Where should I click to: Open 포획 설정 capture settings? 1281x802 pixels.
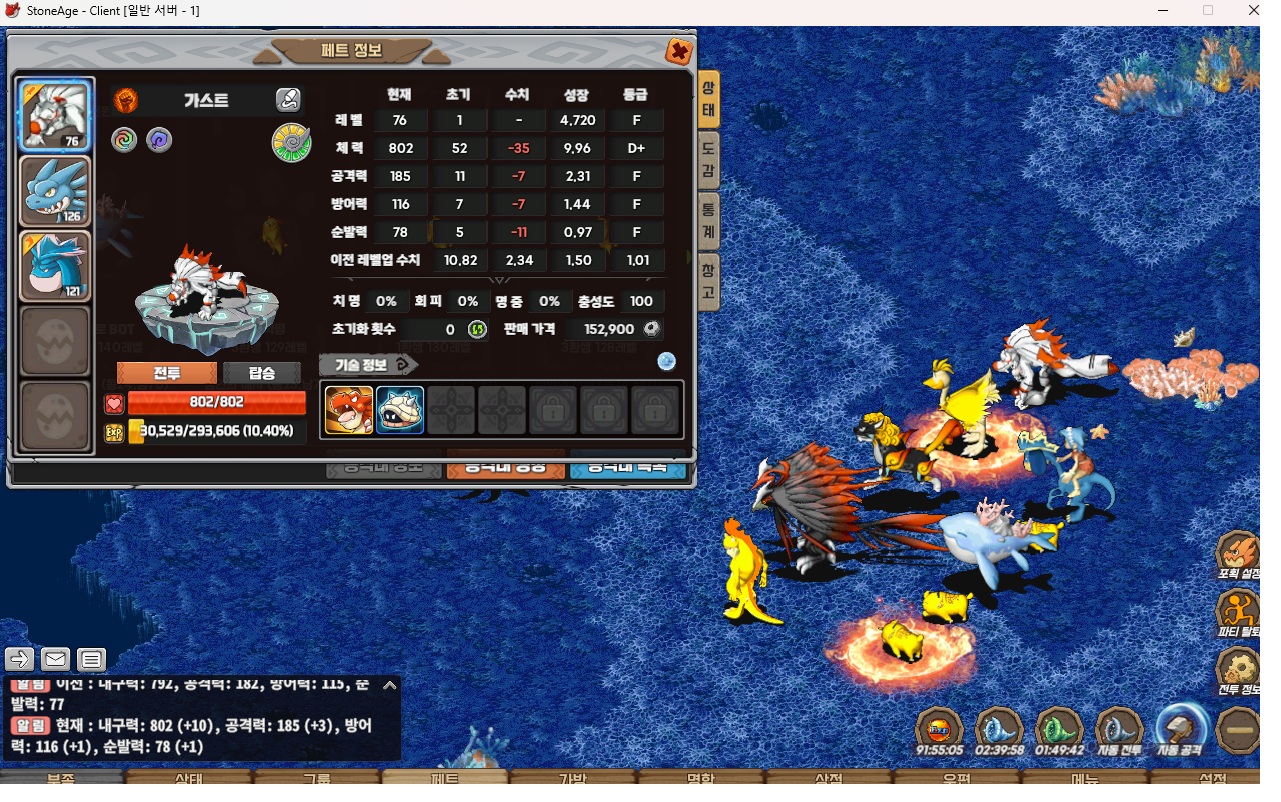pyautogui.click(x=1238, y=553)
